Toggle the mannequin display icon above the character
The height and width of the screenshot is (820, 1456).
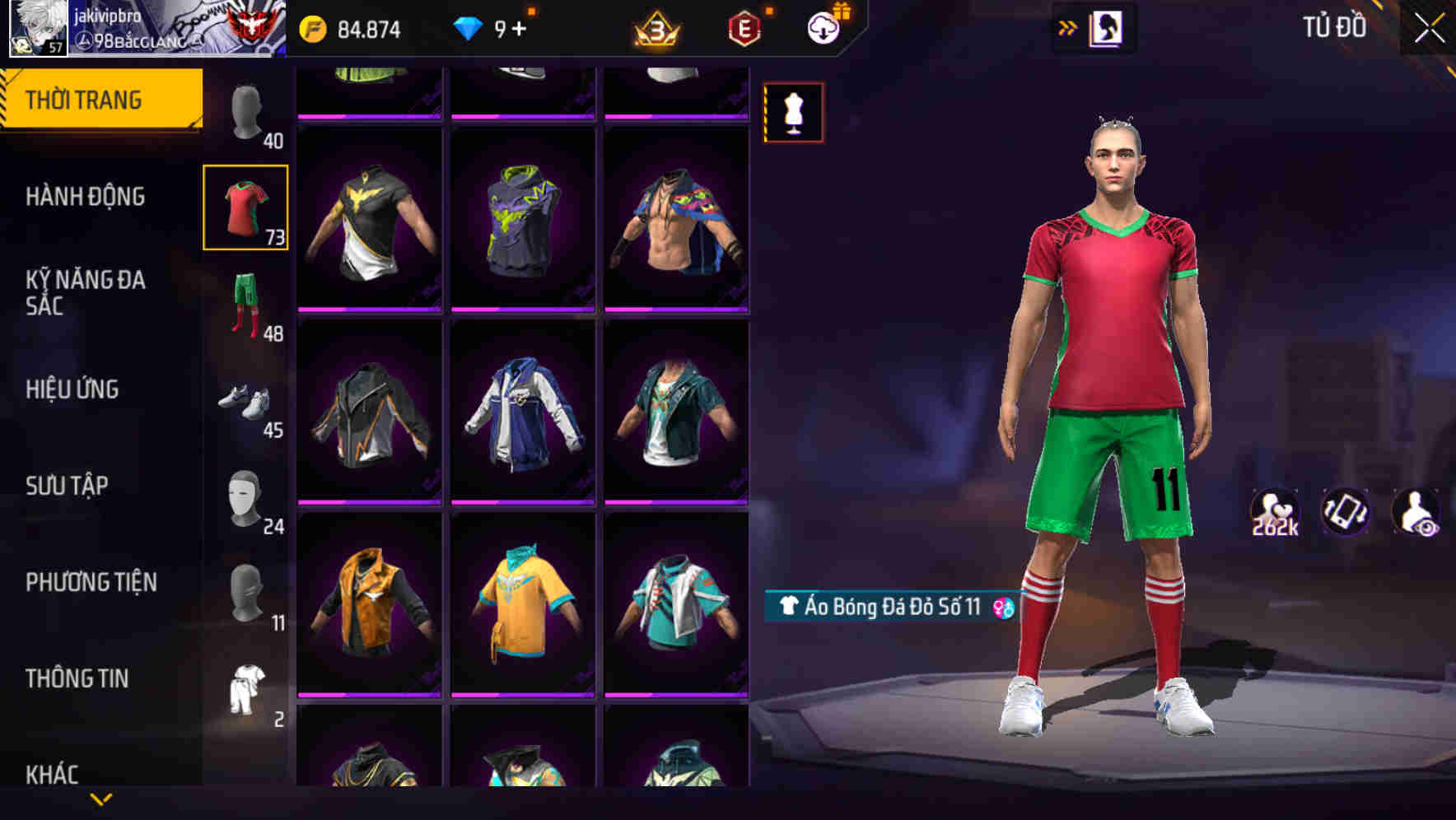click(x=793, y=112)
